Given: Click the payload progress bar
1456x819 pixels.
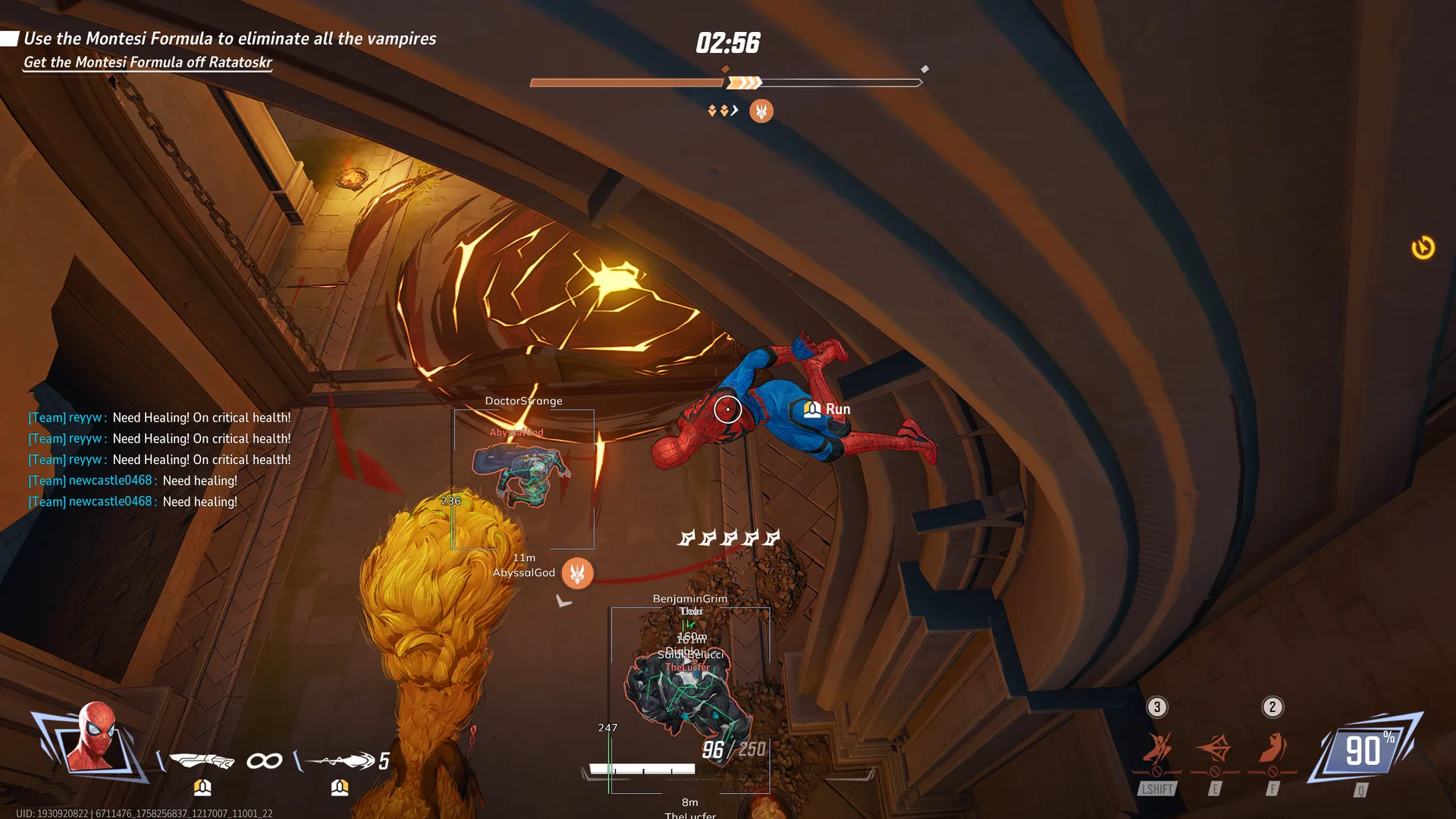Looking at the screenshot, I should pos(726,83).
